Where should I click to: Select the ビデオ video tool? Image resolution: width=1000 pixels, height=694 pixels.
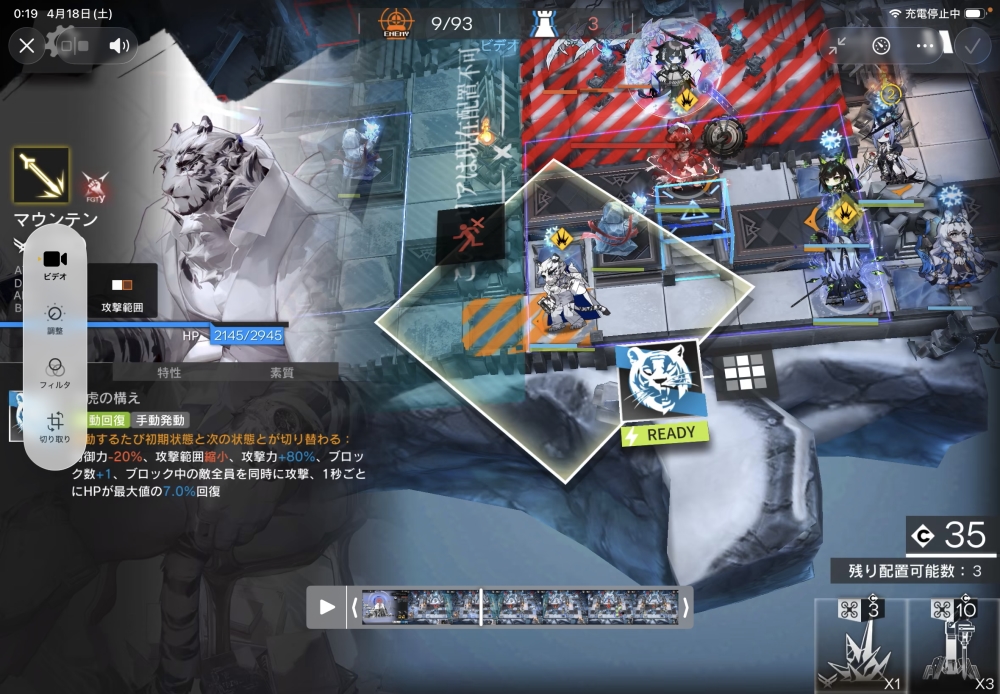[x=55, y=264]
